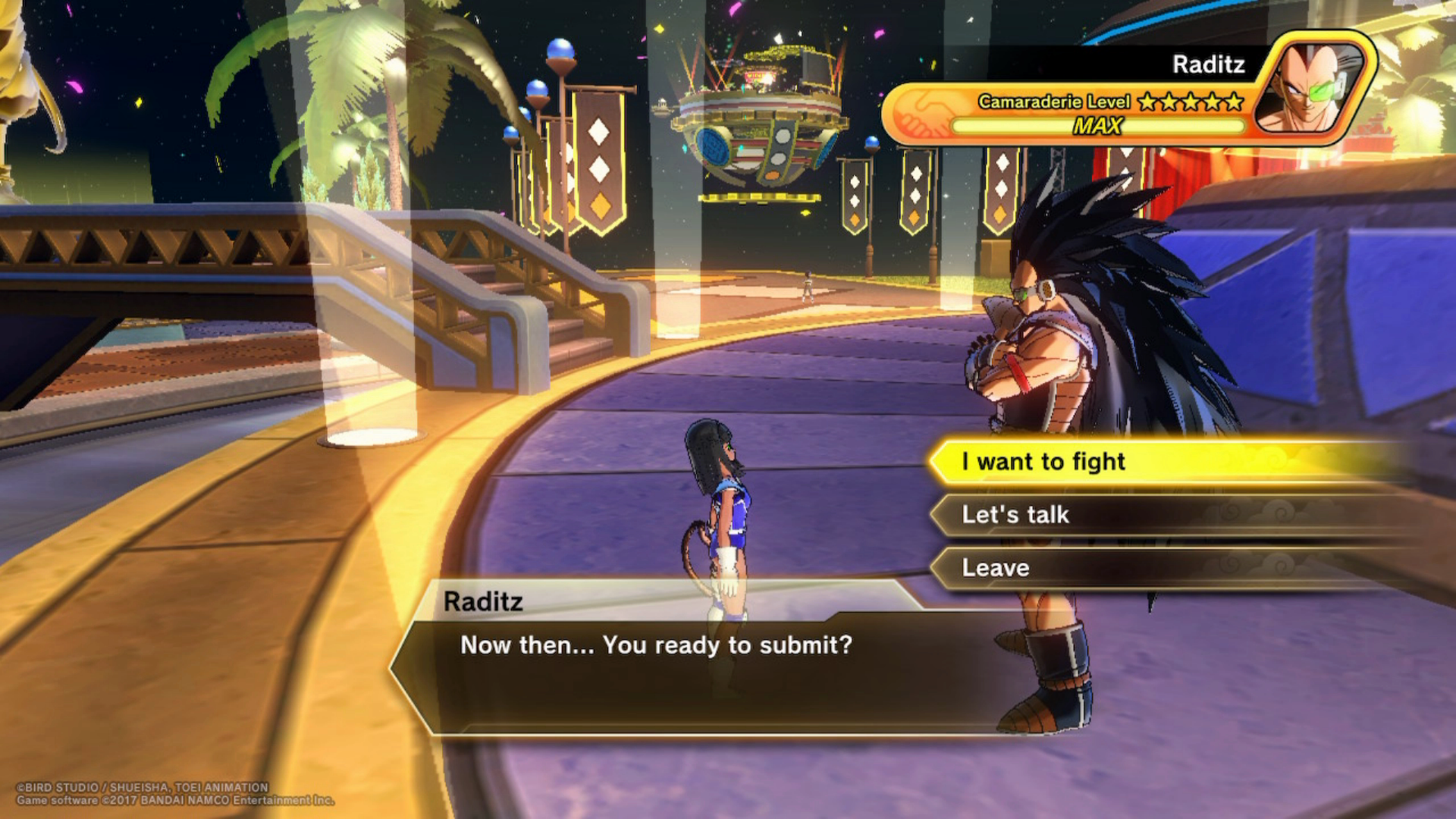
Task: Choose the "I want to fight" option
Action: click(1043, 462)
